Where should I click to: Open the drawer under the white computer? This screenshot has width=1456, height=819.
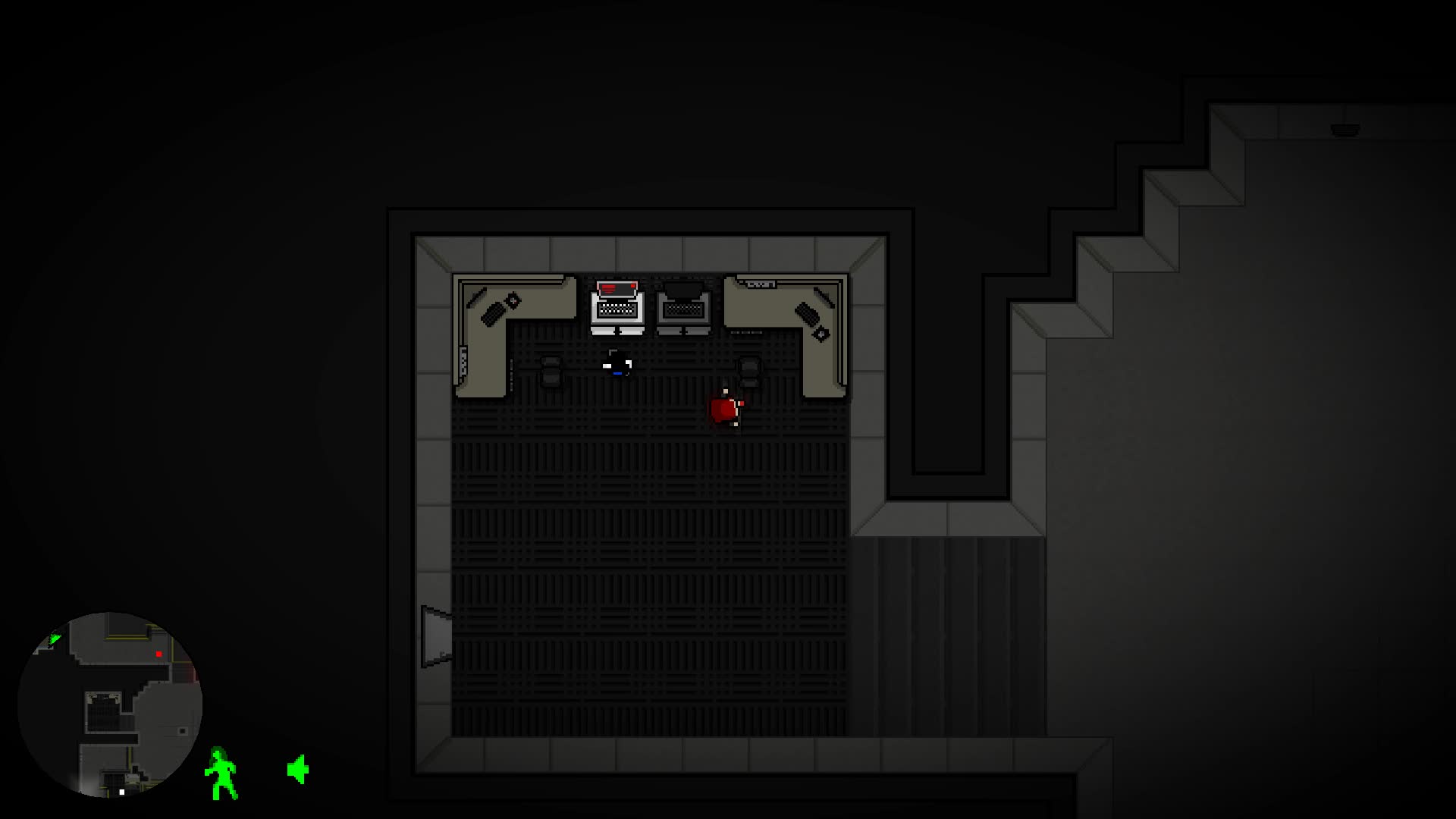point(617,331)
